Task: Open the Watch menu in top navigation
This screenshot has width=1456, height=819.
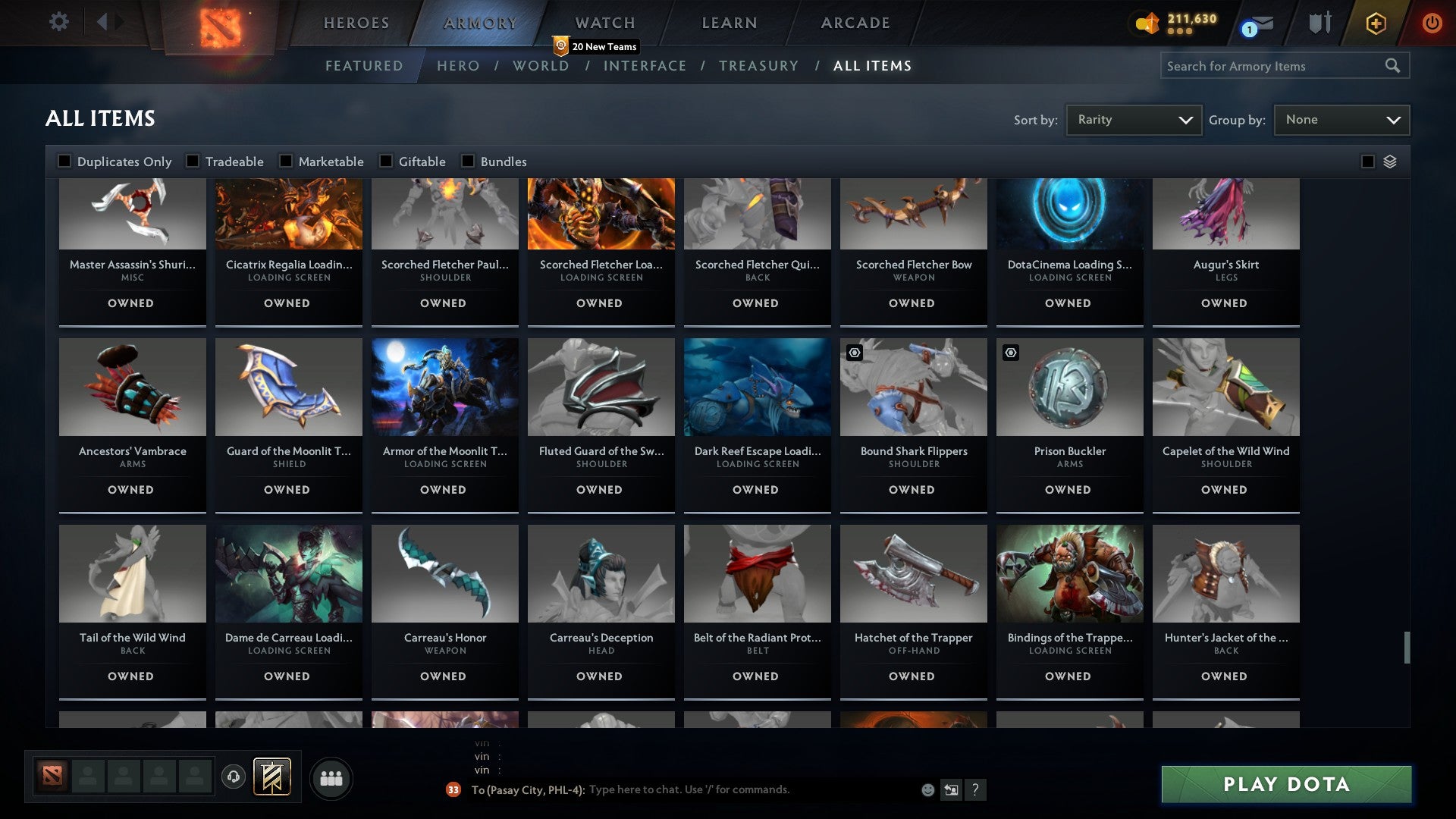Action: point(604,22)
